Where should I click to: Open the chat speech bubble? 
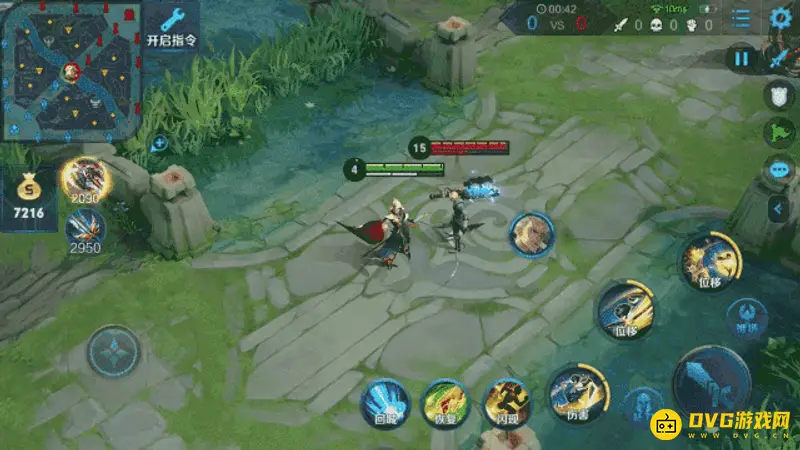(779, 170)
